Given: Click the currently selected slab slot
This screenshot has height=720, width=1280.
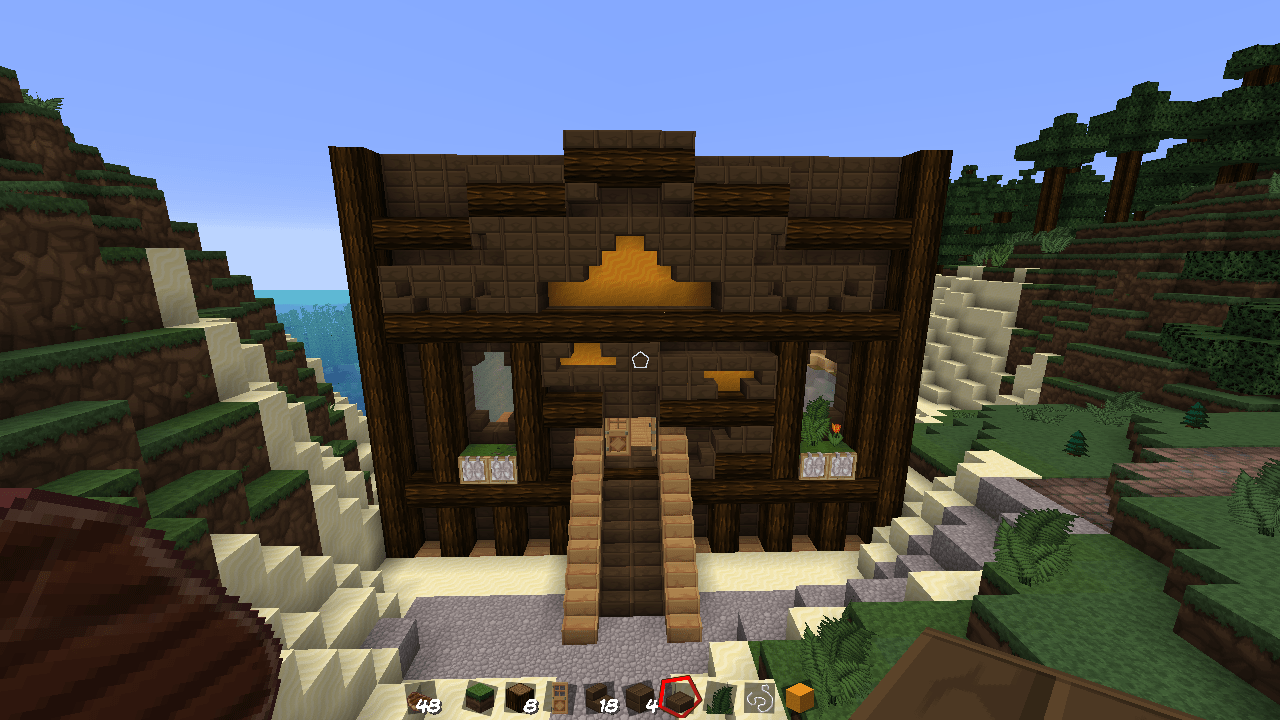Looking at the screenshot, I should [x=678, y=700].
